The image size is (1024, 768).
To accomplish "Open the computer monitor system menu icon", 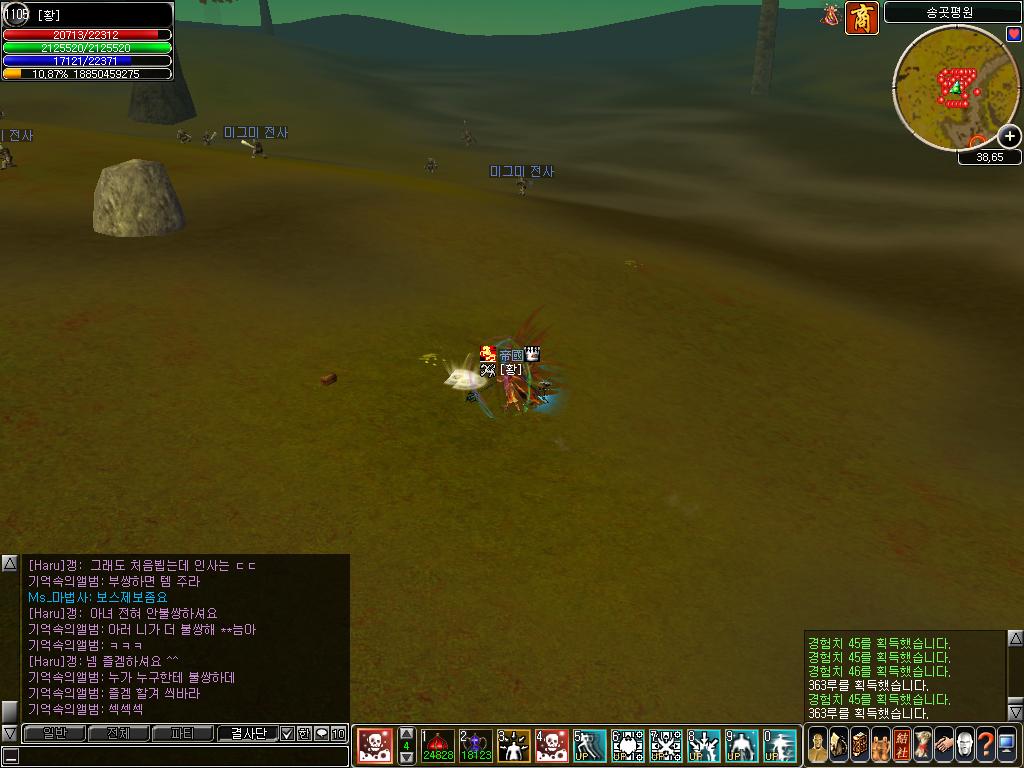I will coord(1006,745).
